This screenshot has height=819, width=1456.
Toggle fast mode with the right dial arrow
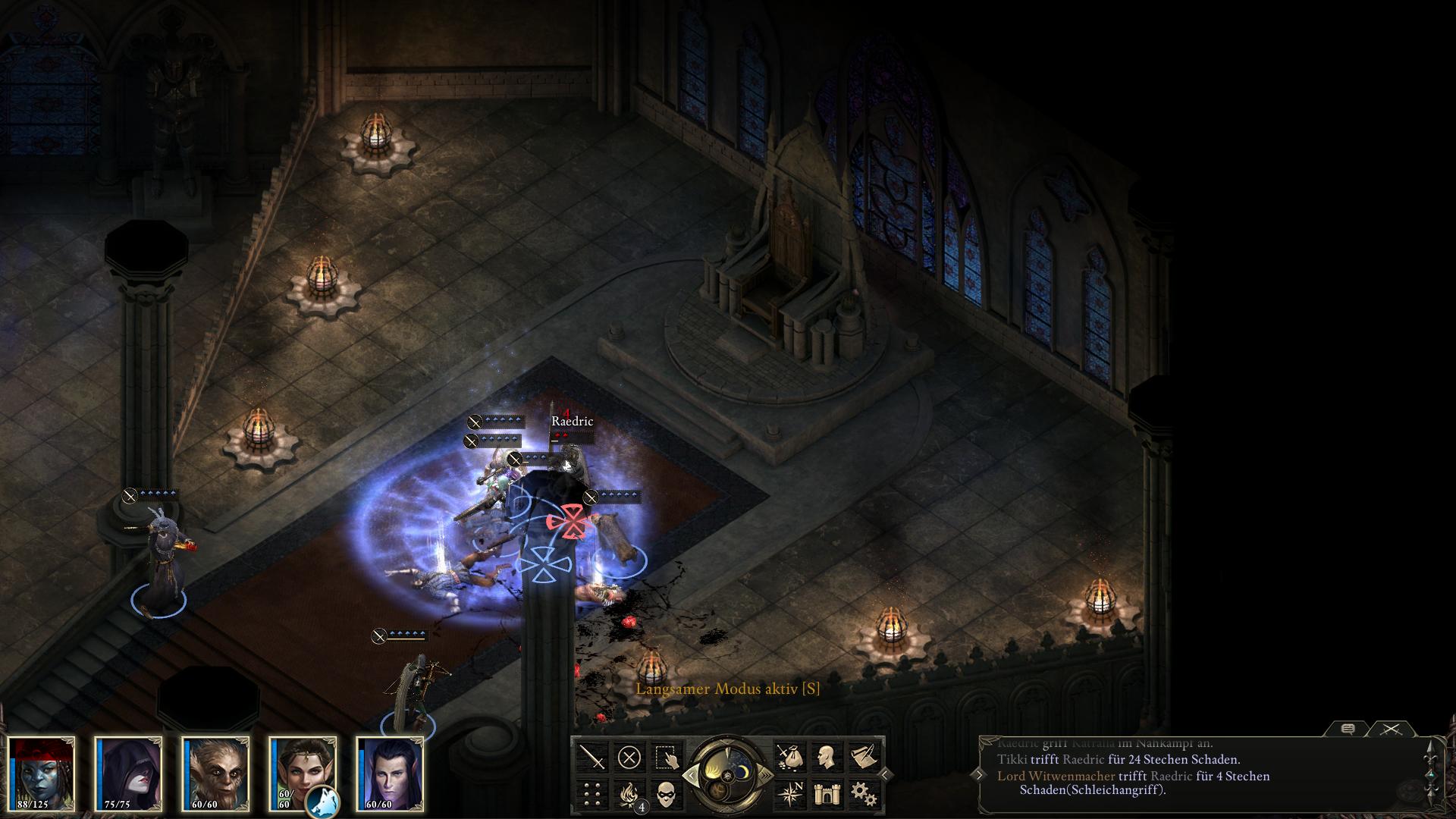point(767,775)
